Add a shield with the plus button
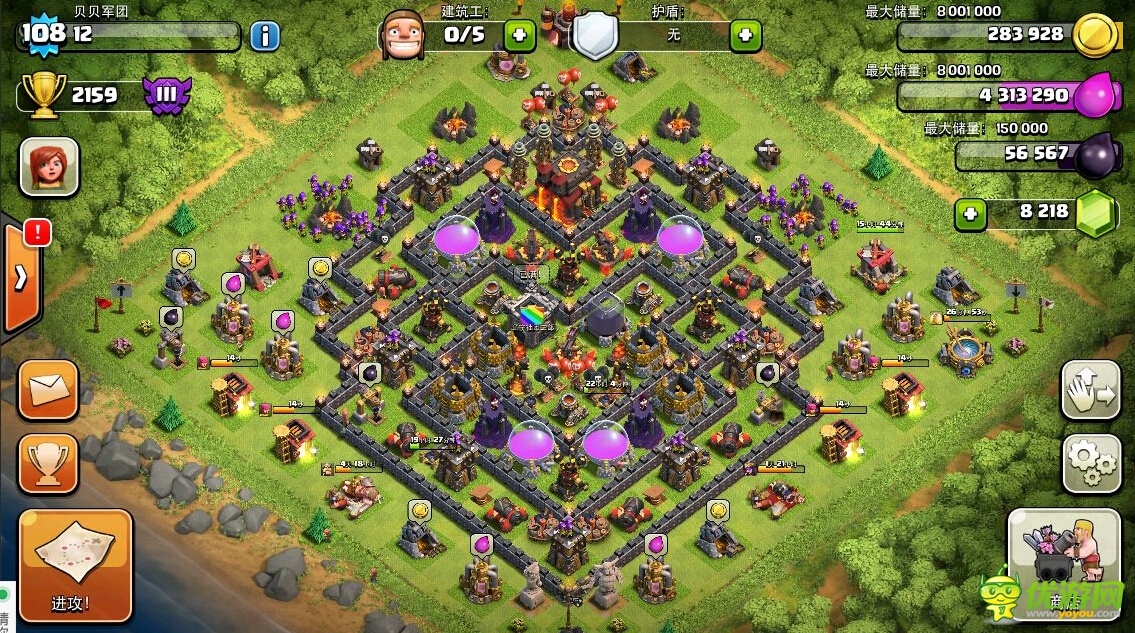The width and height of the screenshot is (1135, 633). tap(745, 36)
